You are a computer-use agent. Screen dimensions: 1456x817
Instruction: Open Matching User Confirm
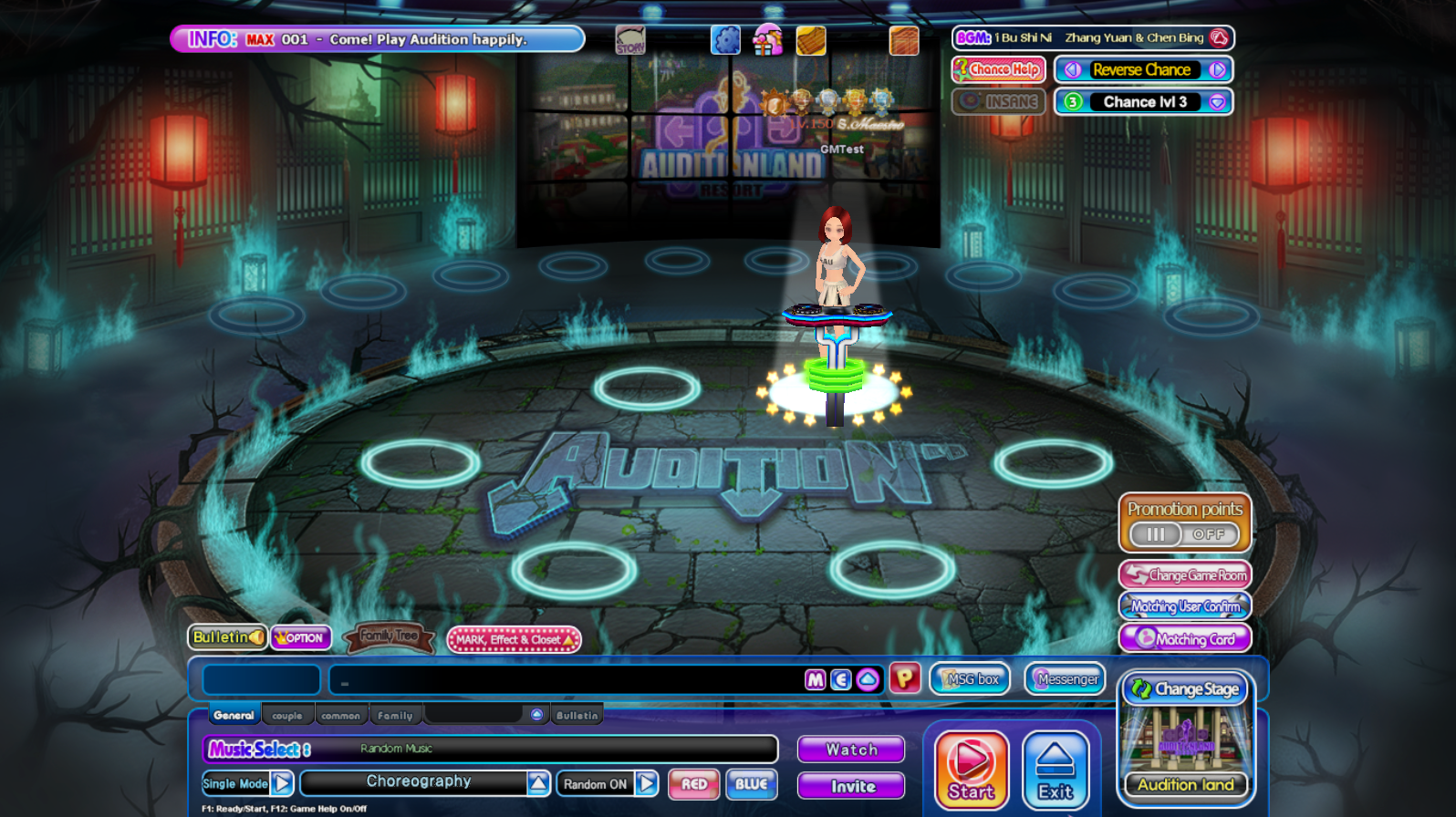[x=1185, y=606]
